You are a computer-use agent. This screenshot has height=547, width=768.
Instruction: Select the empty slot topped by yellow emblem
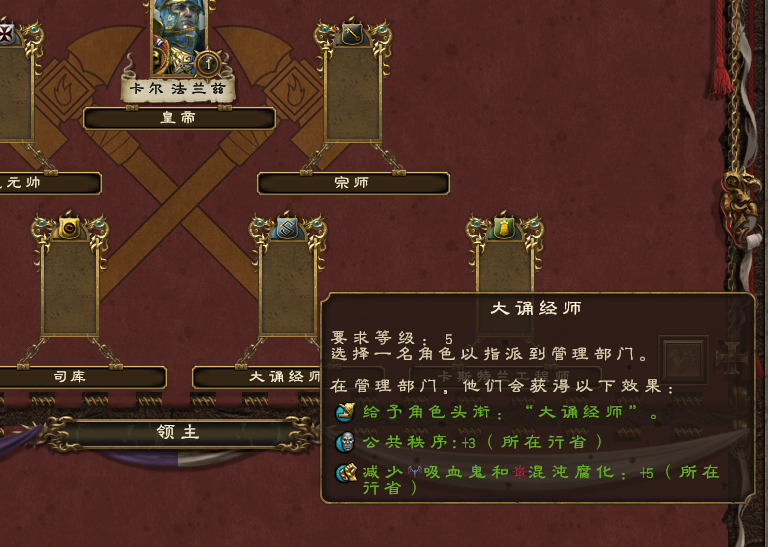pos(505,270)
